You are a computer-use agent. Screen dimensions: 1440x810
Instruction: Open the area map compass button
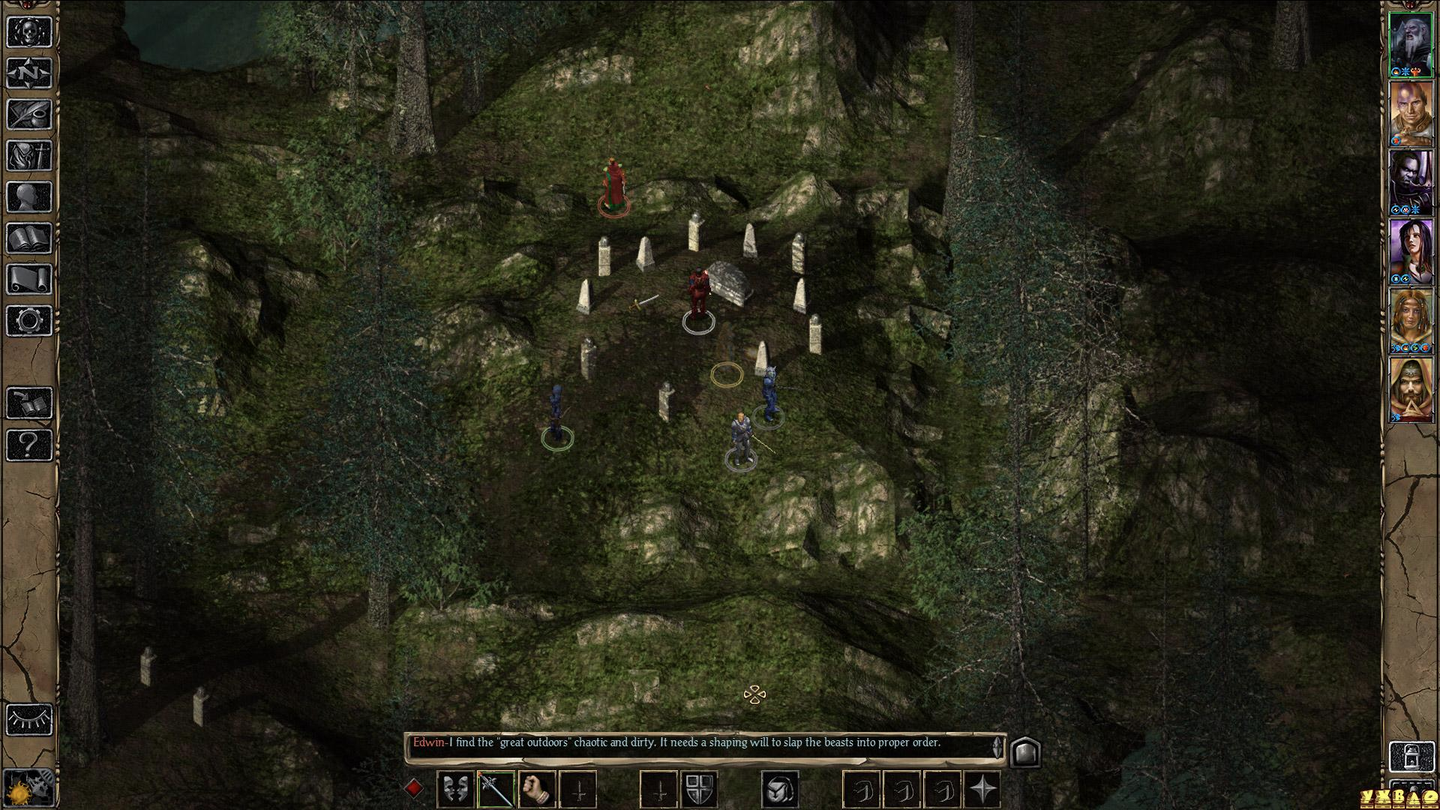tap(29, 73)
